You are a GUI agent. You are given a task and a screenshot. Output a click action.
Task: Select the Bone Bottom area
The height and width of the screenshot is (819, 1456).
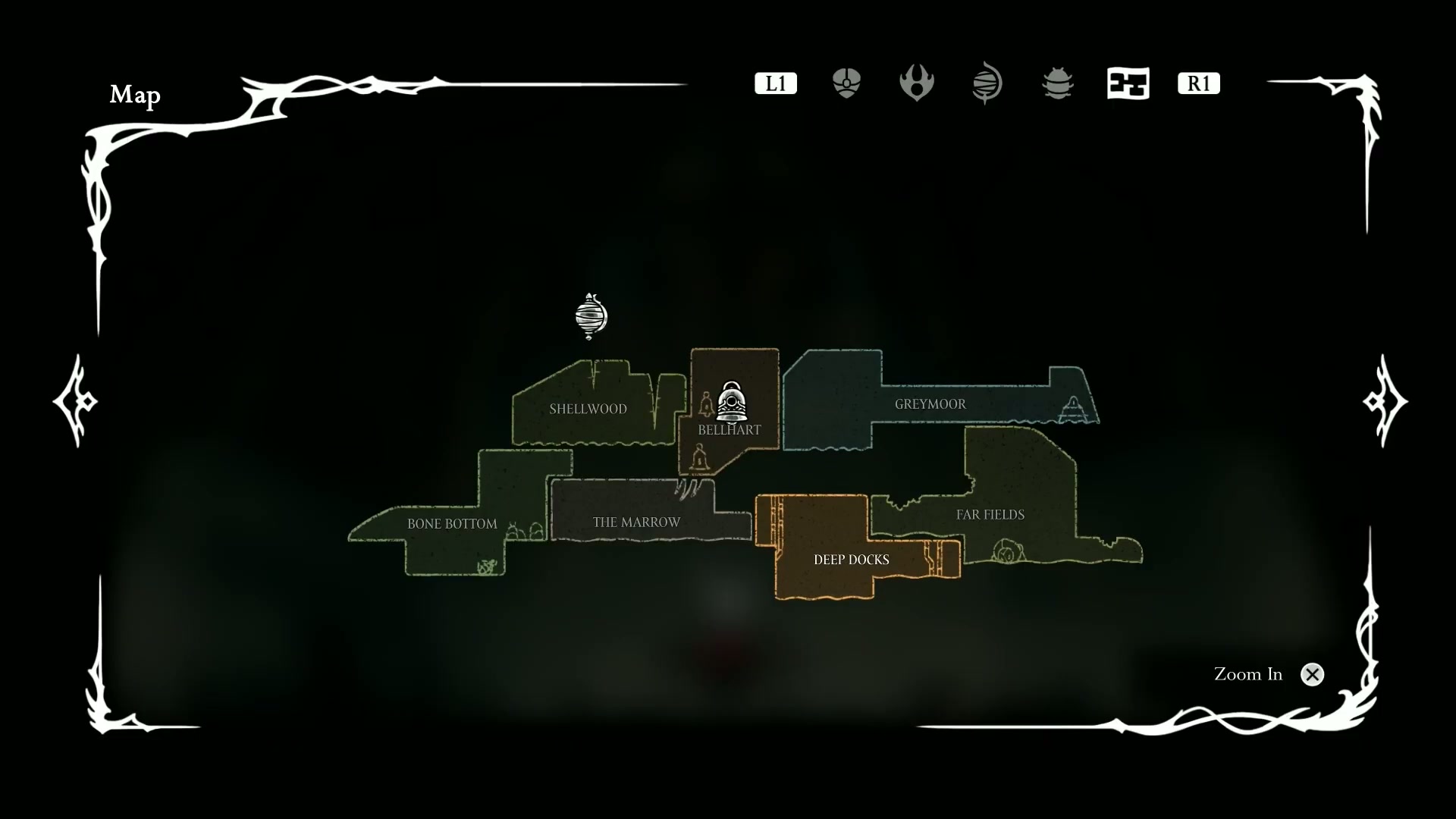[452, 524]
